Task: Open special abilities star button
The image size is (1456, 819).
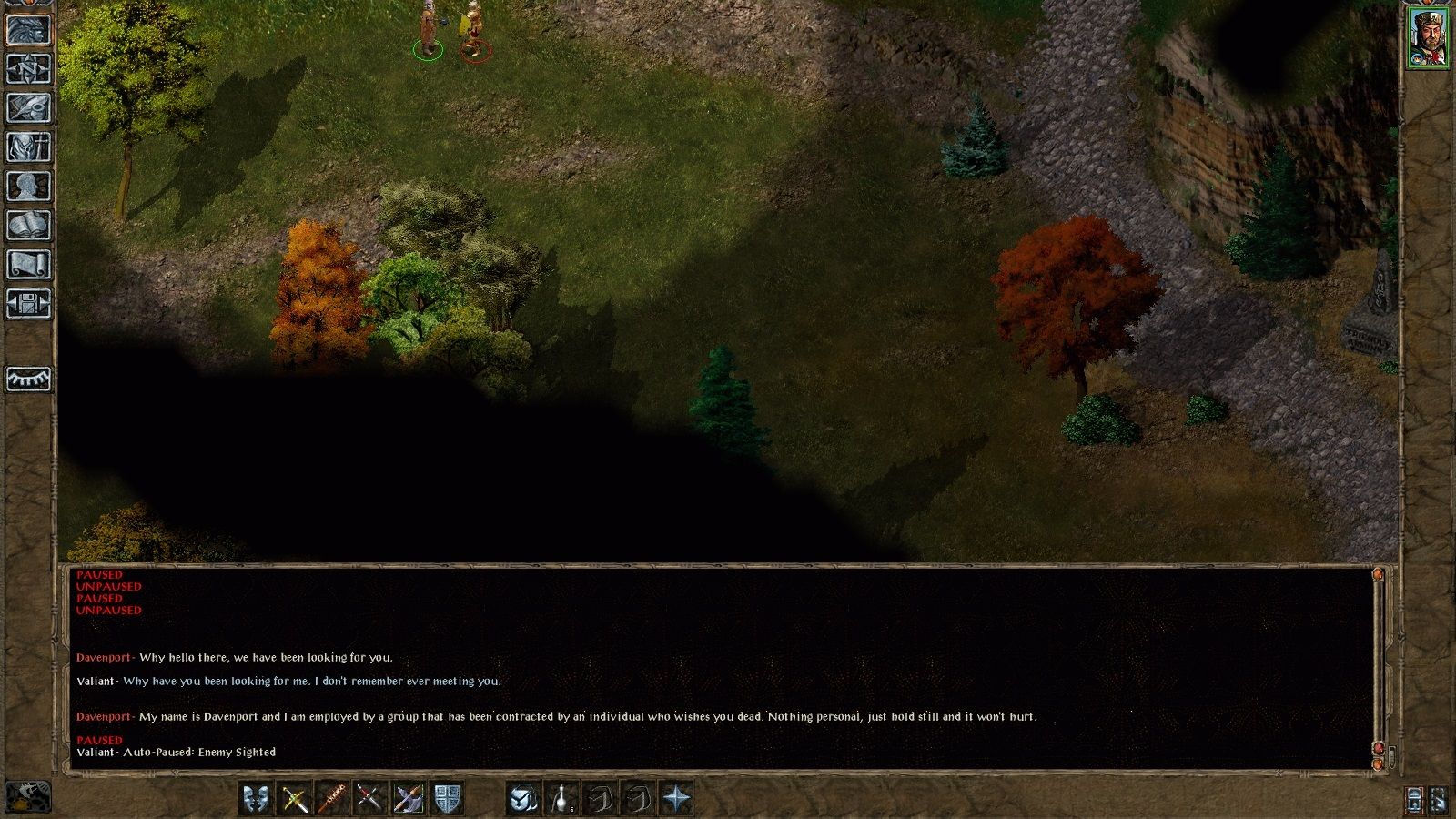Action: click(x=677, y=799)
